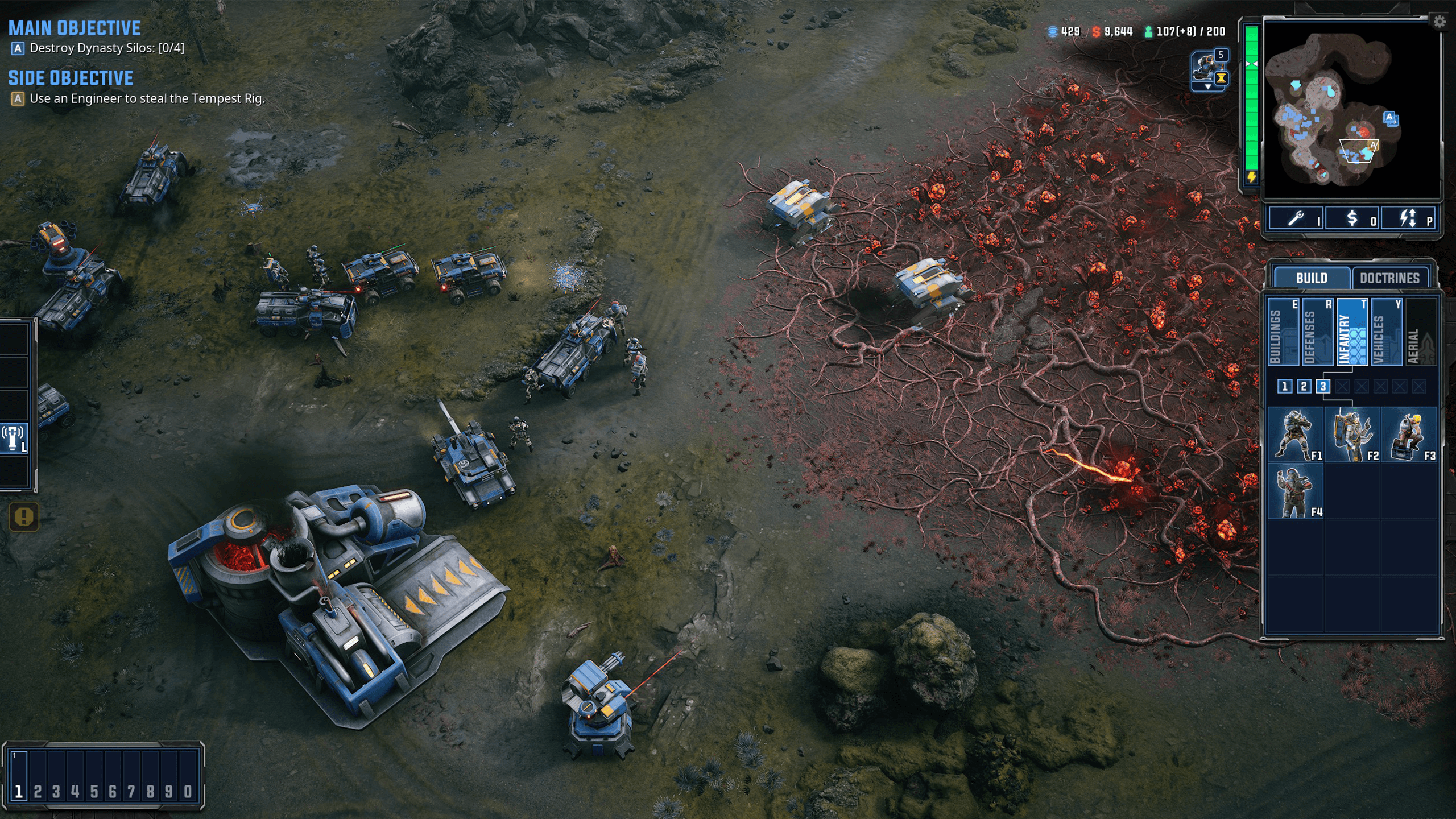Train the red-helmet infantry unit marked F4
The width and height of the screenshot is (1456, 819).
[x=1296, y=491]
